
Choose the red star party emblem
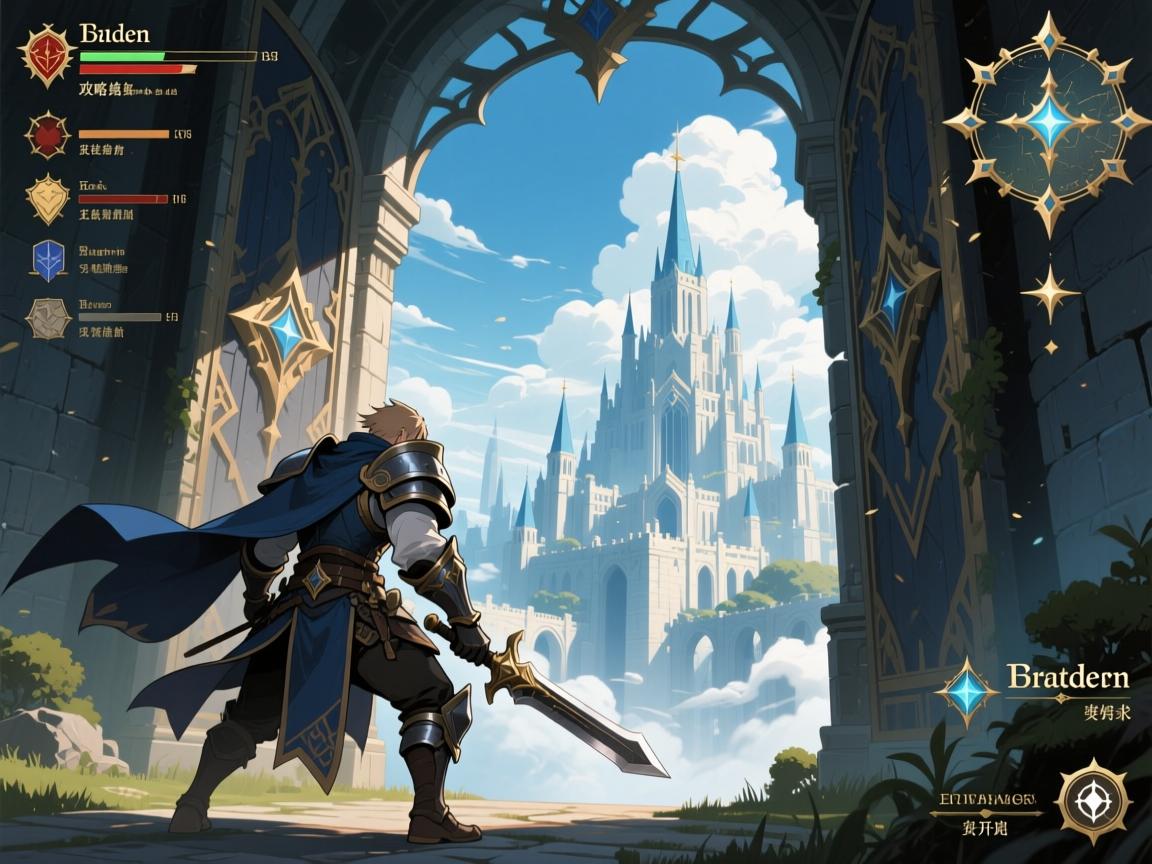click(x=47, y=135)
